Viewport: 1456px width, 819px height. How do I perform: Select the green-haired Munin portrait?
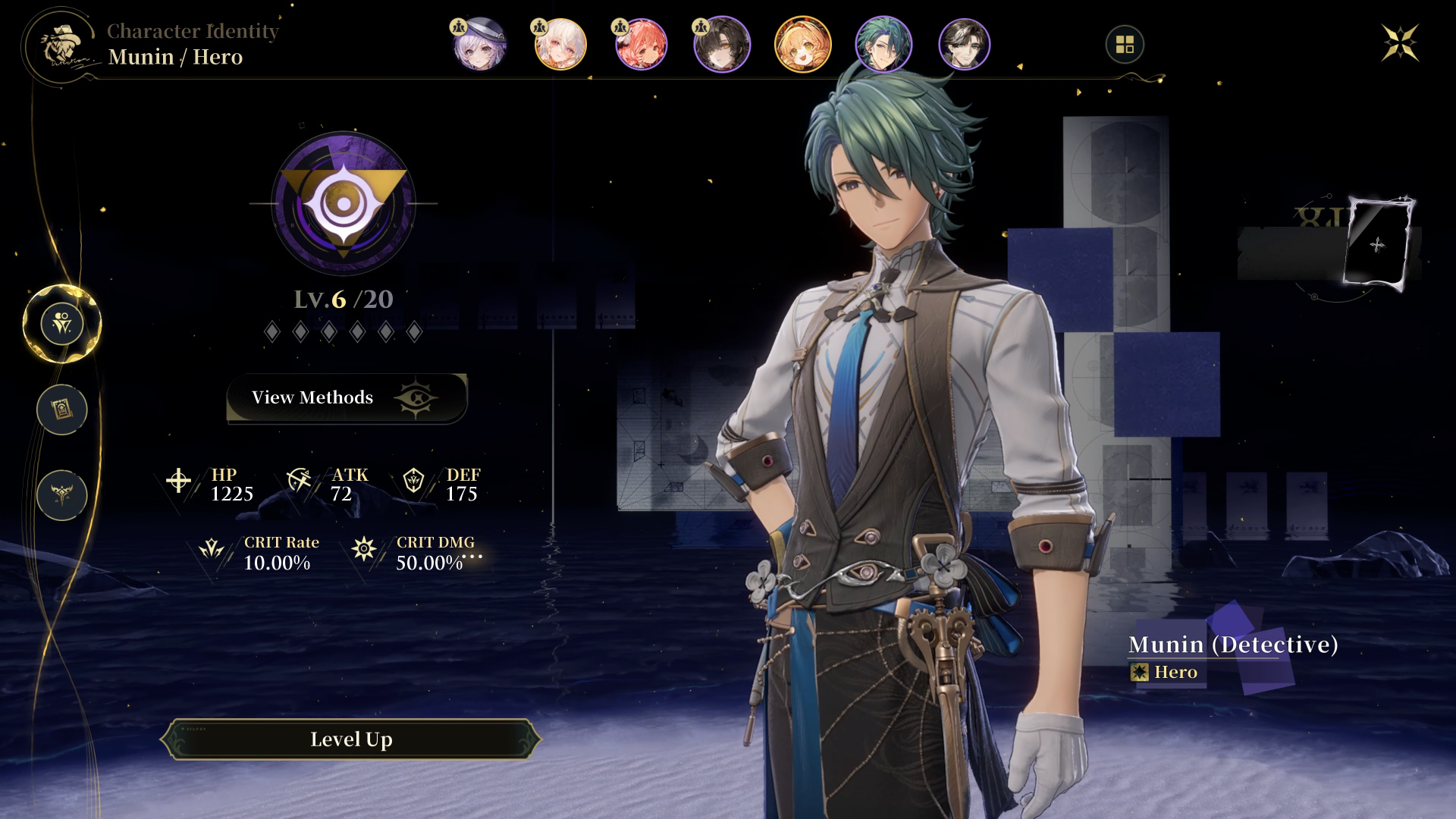(x=883, y=45)
